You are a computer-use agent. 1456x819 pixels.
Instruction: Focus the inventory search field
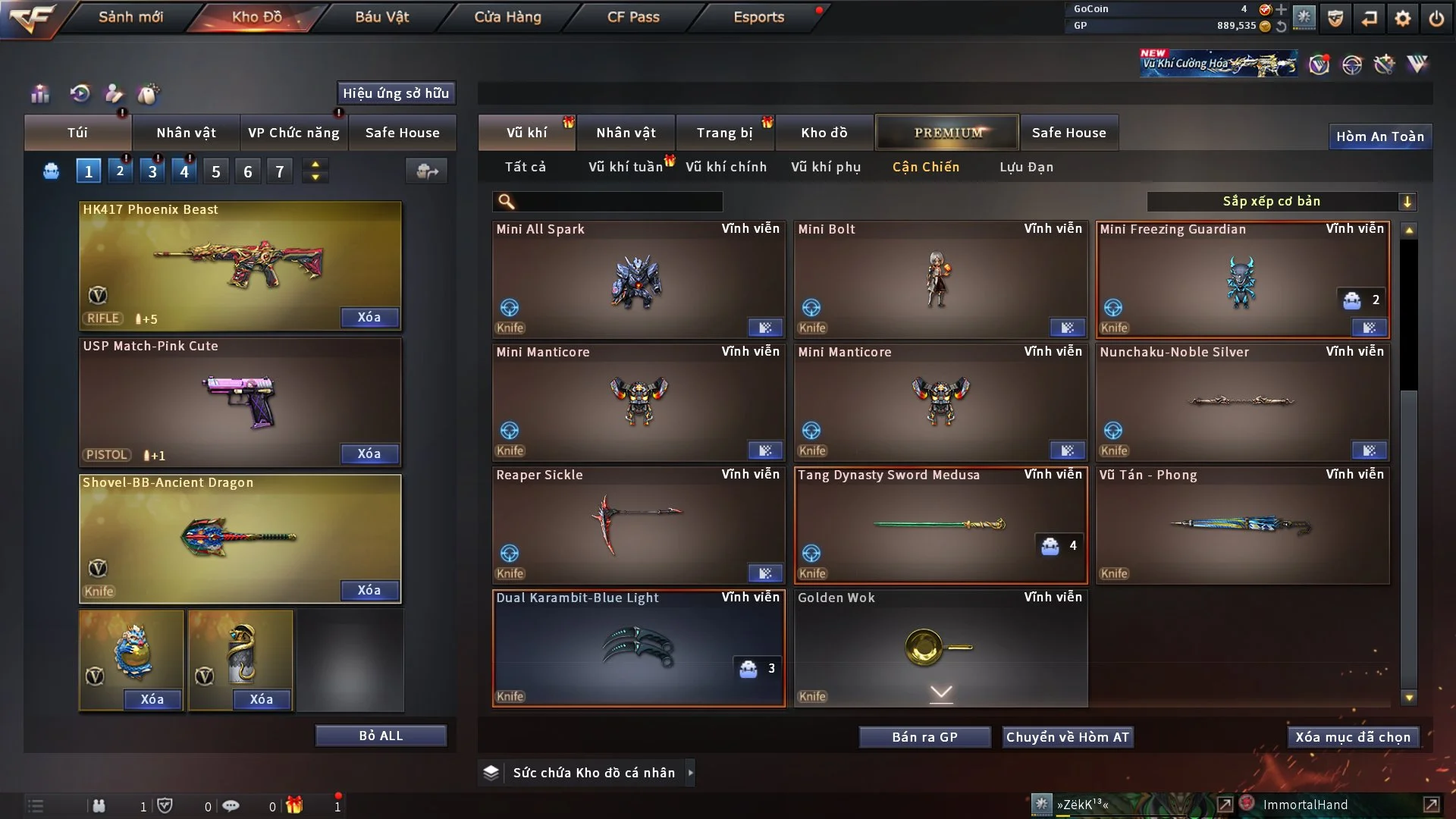(618, 201)
